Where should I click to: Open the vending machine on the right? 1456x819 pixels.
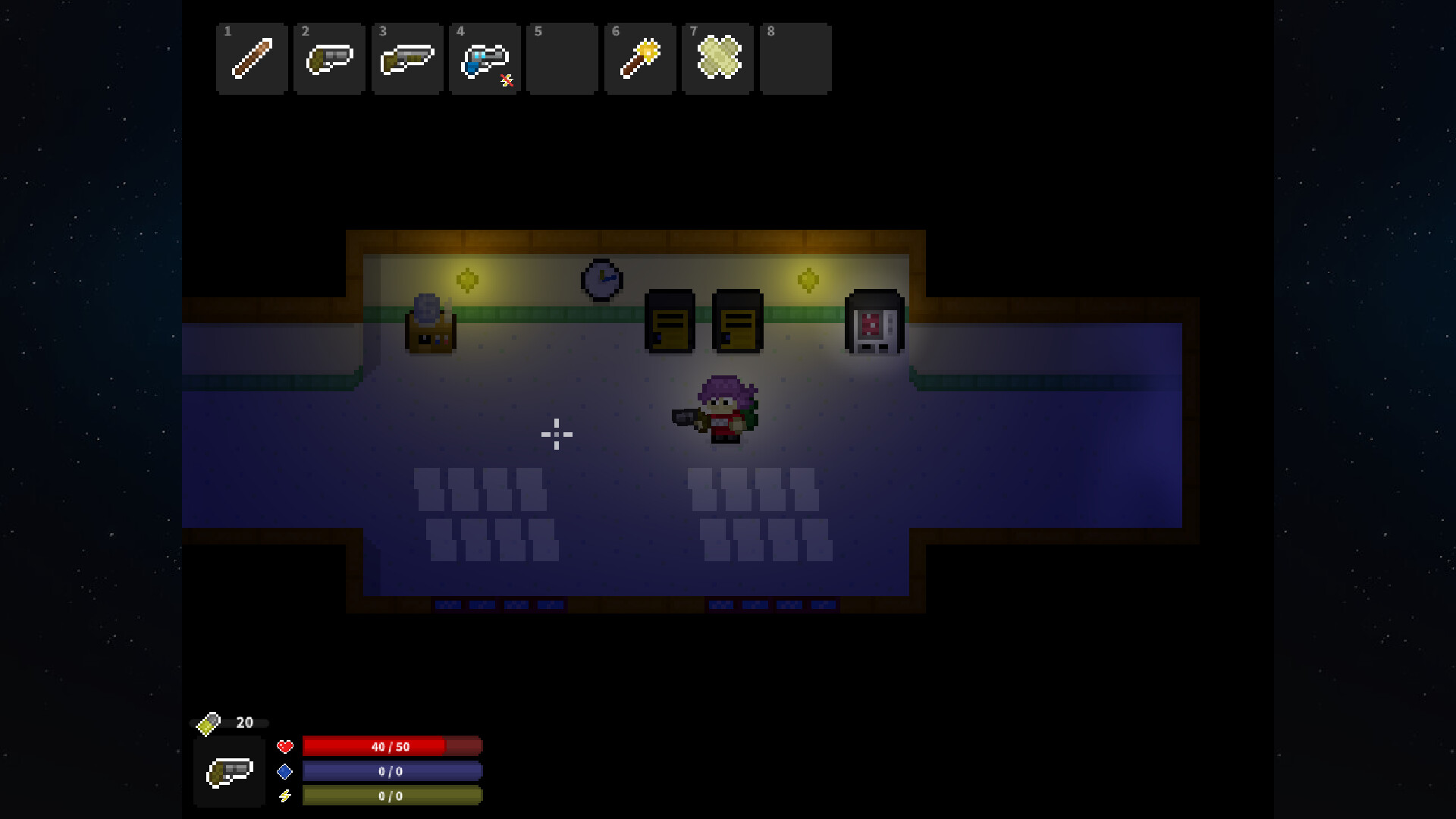coord(874,322)
